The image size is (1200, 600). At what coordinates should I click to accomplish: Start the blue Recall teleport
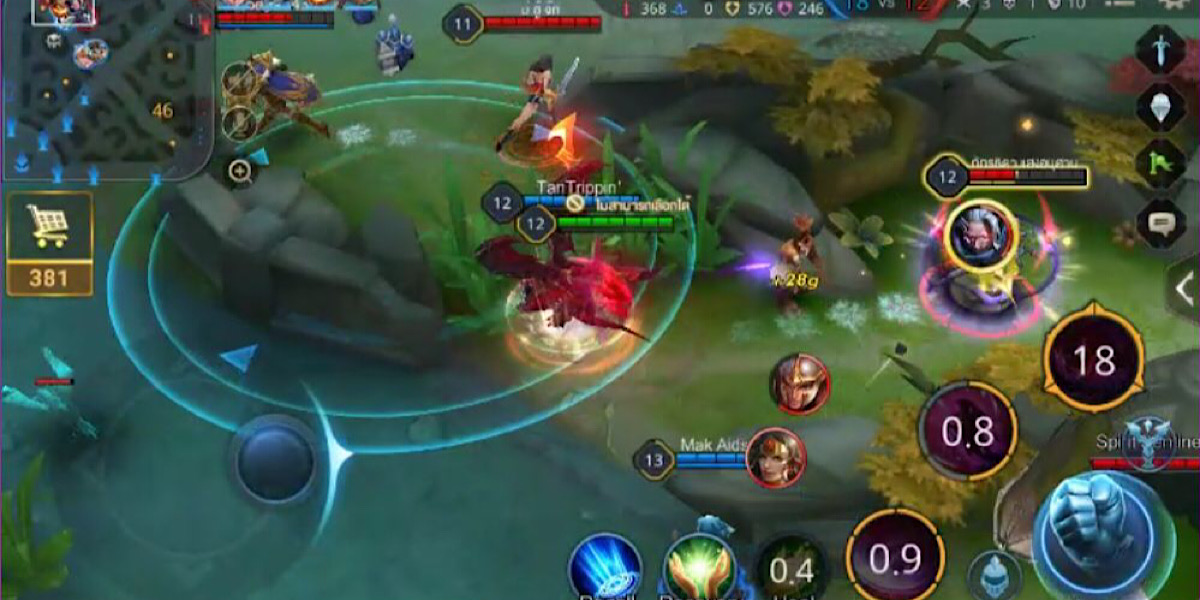pos(605,567)
